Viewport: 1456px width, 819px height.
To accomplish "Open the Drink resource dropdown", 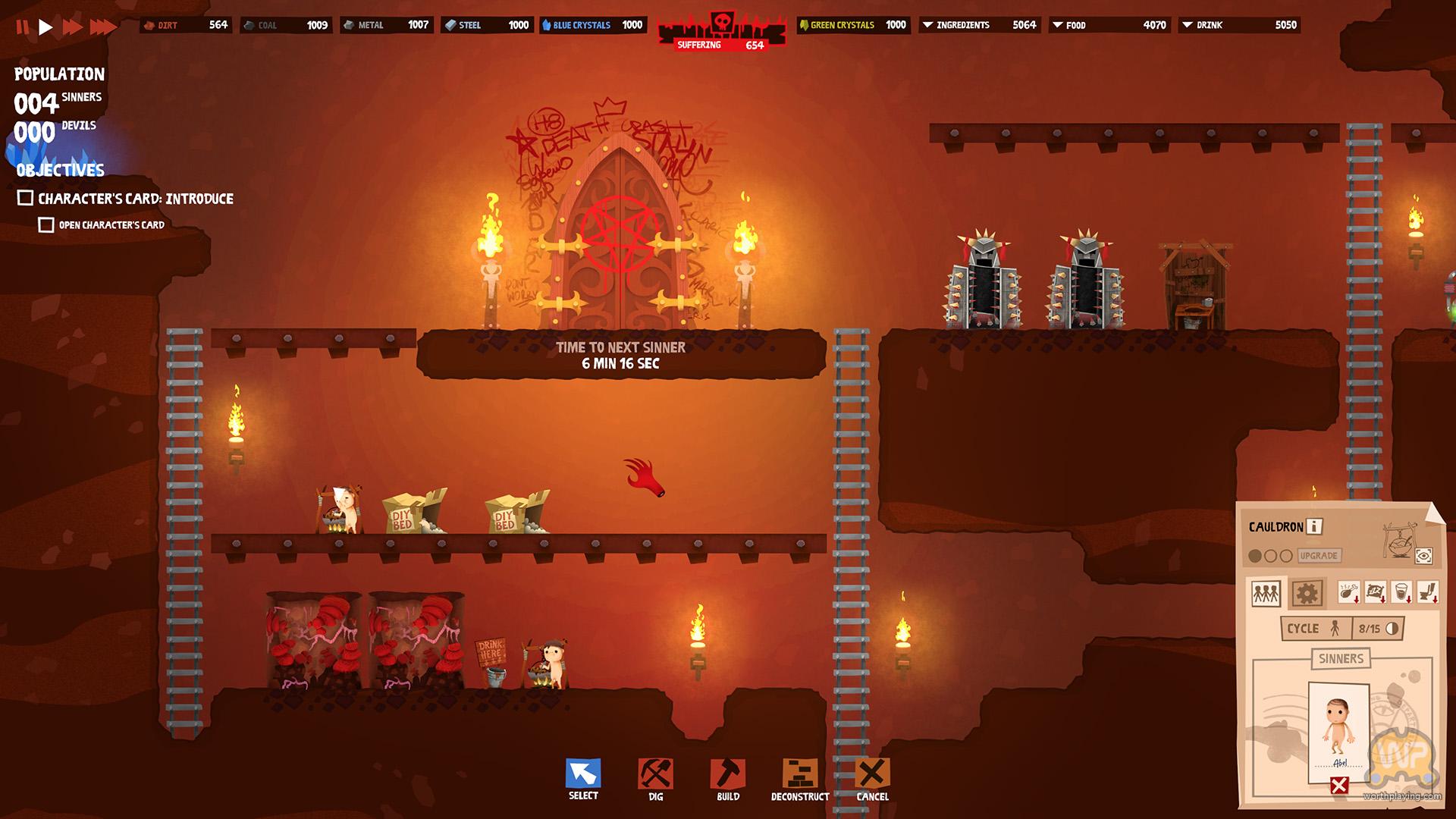I will 1188,25.
